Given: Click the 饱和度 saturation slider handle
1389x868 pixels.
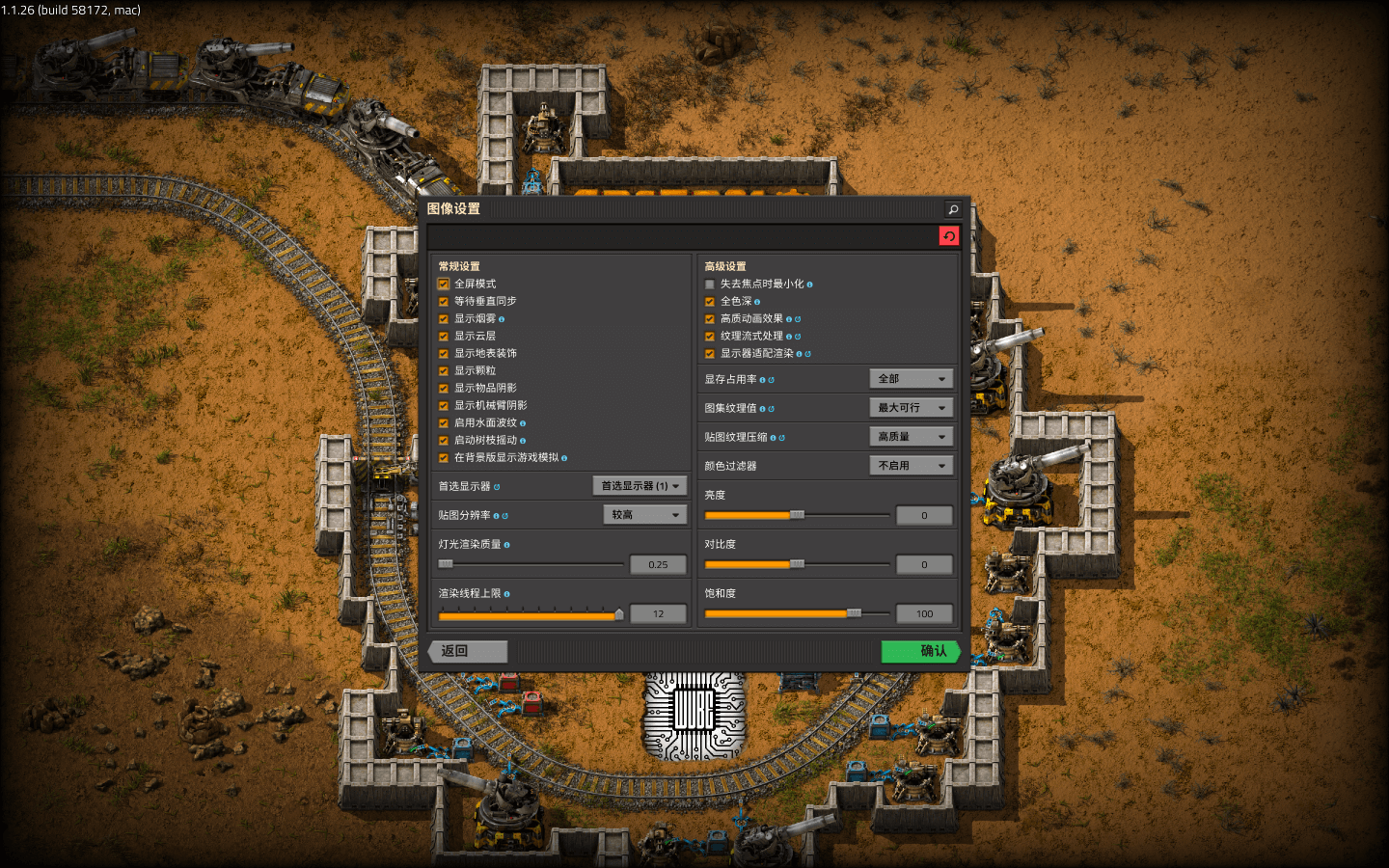Looking at the screenshot, I should tap(856, 613).
